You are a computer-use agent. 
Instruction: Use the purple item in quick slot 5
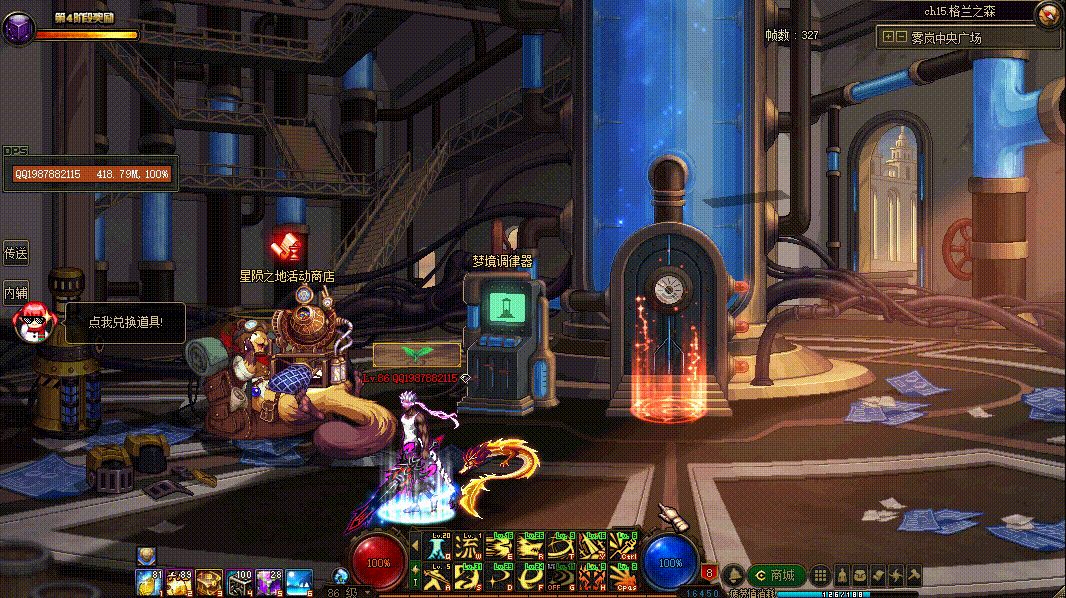pos(269,581)
